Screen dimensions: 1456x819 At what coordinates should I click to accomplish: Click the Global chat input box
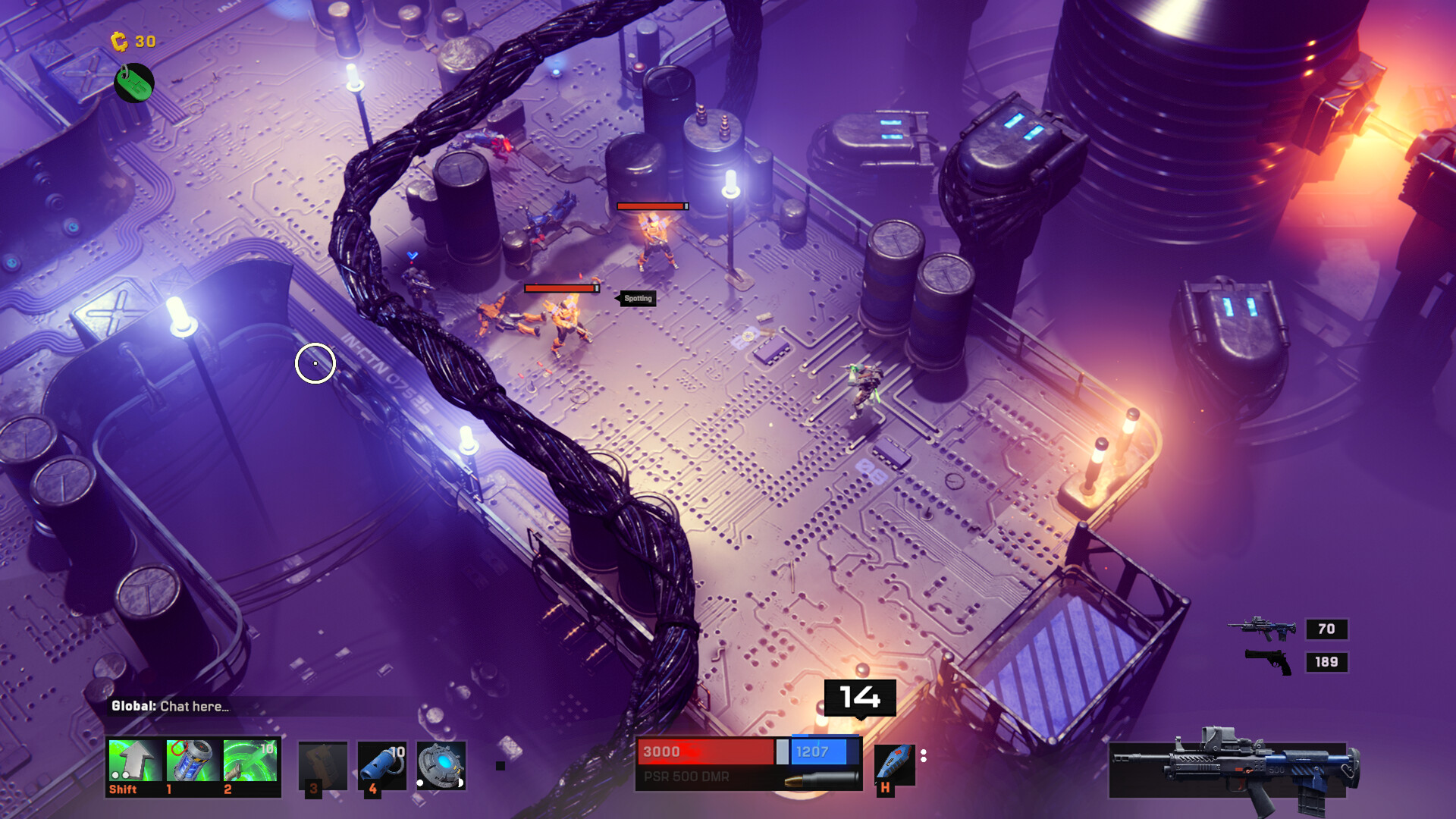[258, 707]
